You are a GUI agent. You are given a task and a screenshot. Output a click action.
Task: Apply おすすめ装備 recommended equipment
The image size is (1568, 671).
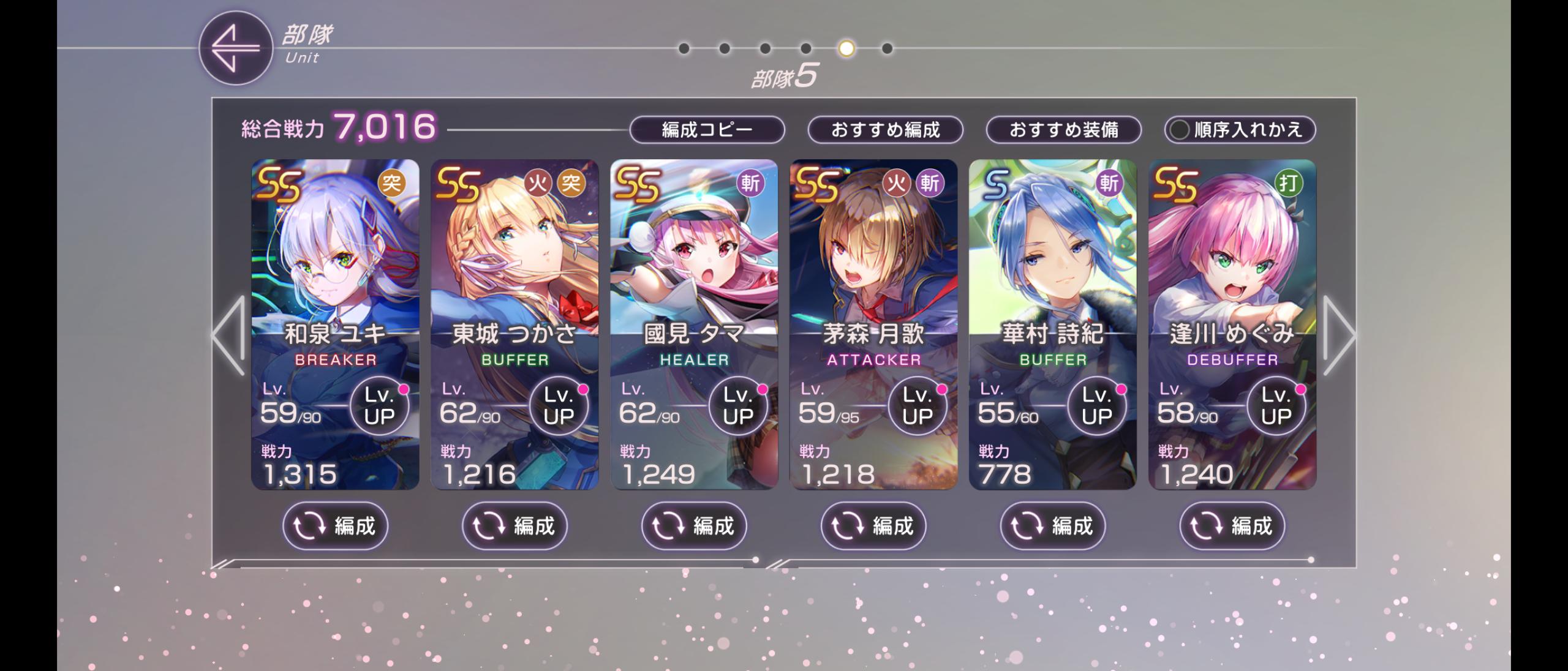point(1063,130)
